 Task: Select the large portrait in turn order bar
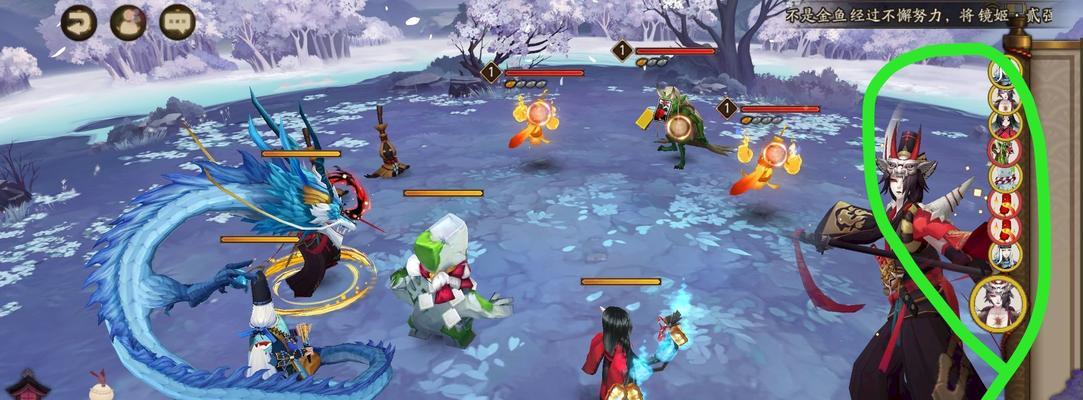pyautogui.click(x=998, y=302)
